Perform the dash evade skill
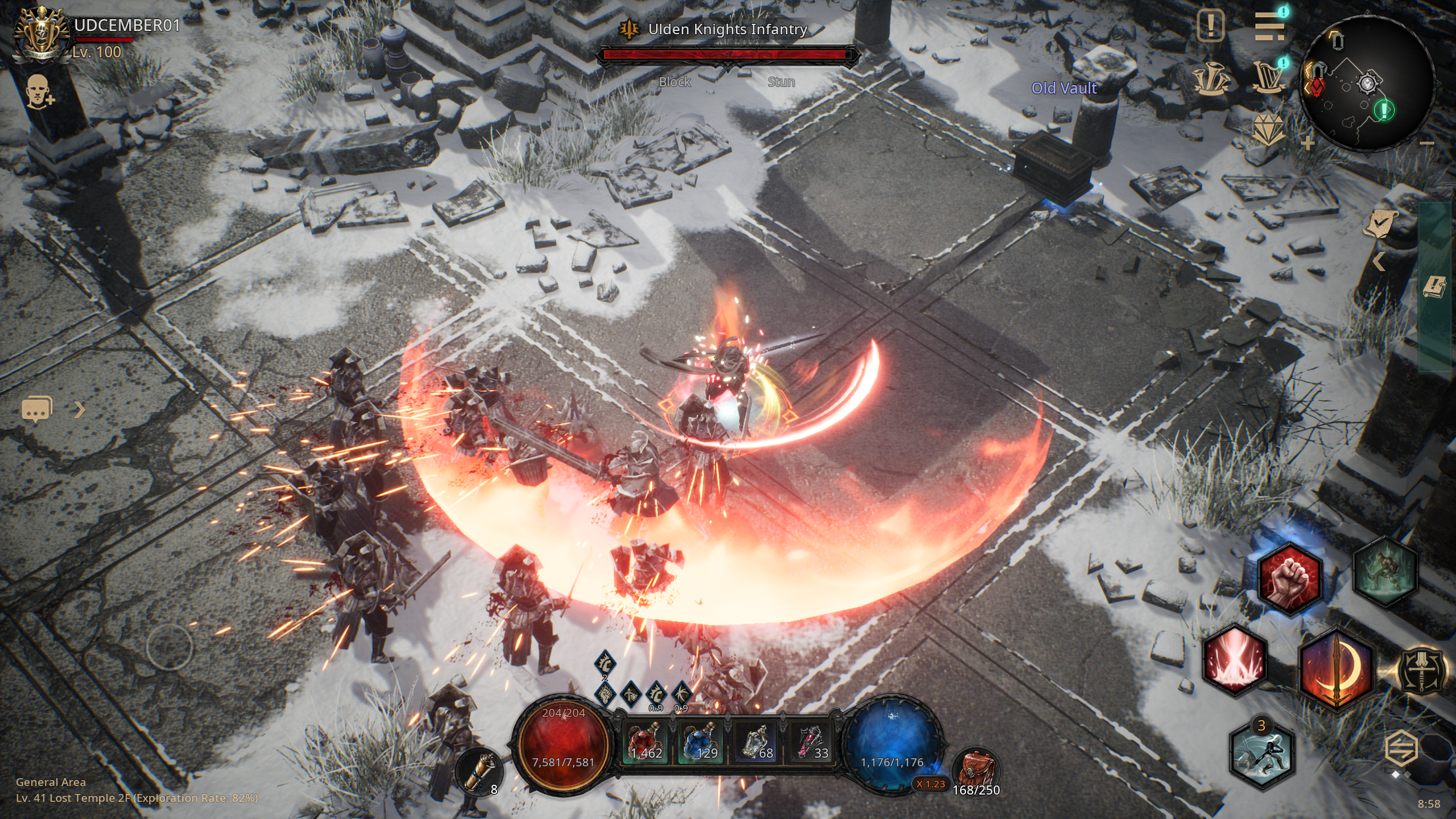 tap(1262, 756)
